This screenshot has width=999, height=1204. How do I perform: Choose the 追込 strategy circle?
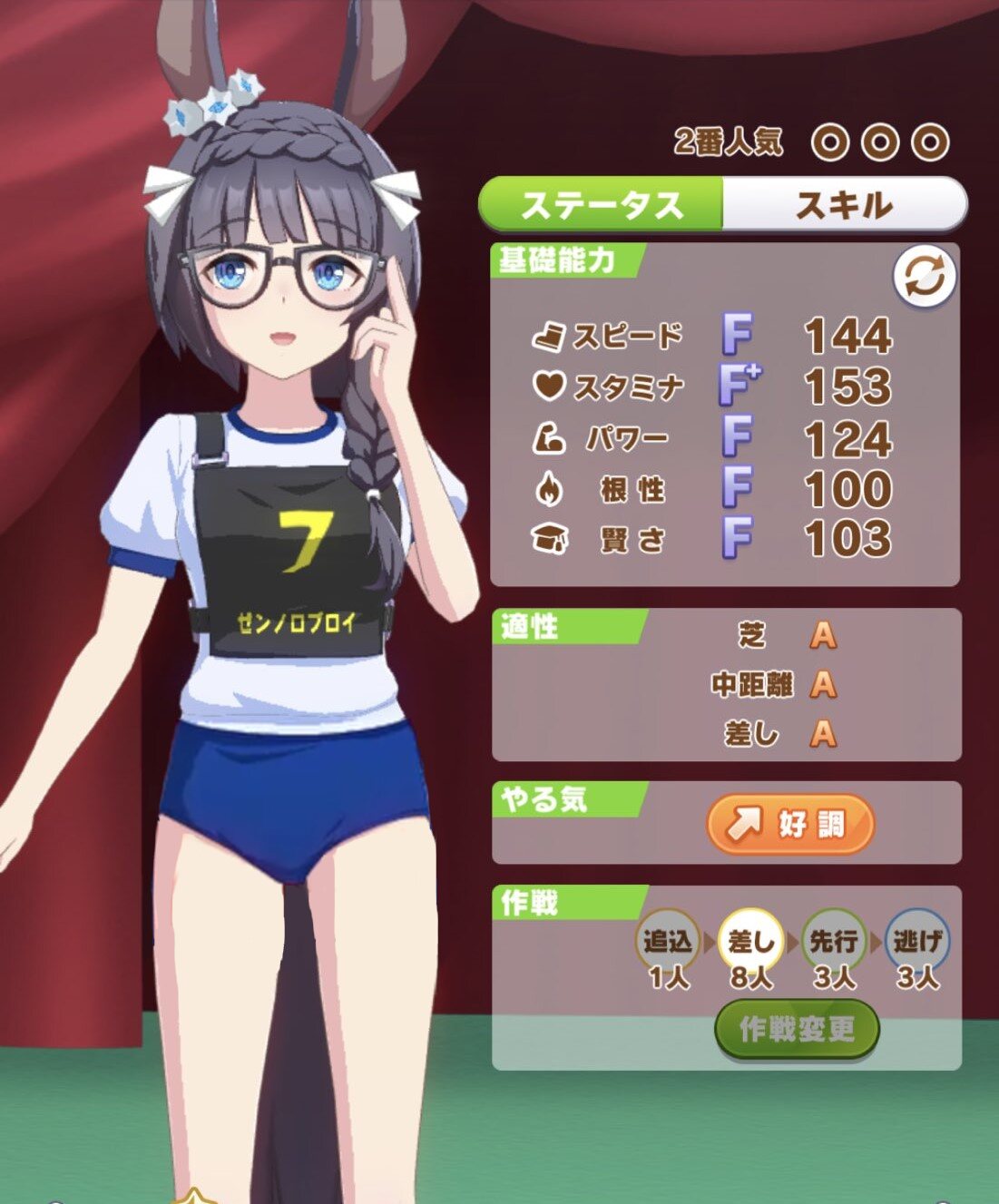pos(668,942)
